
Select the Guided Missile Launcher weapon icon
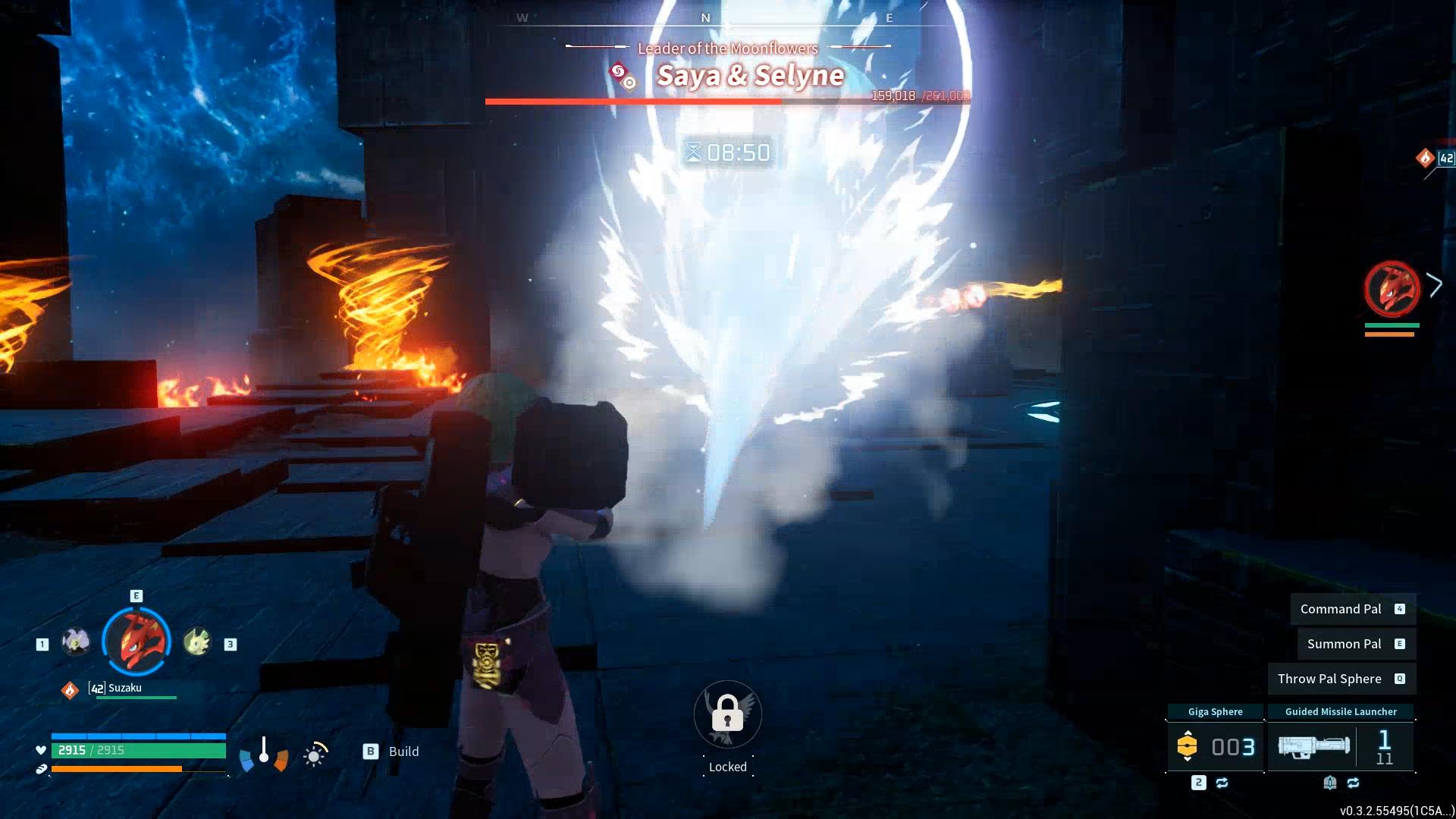point(1314,745)
